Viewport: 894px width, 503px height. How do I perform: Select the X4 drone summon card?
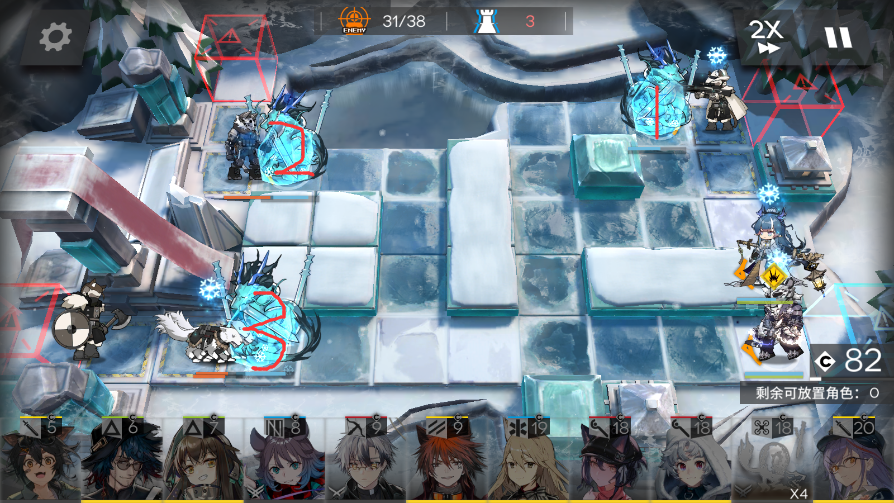click(x=772, y=460)
